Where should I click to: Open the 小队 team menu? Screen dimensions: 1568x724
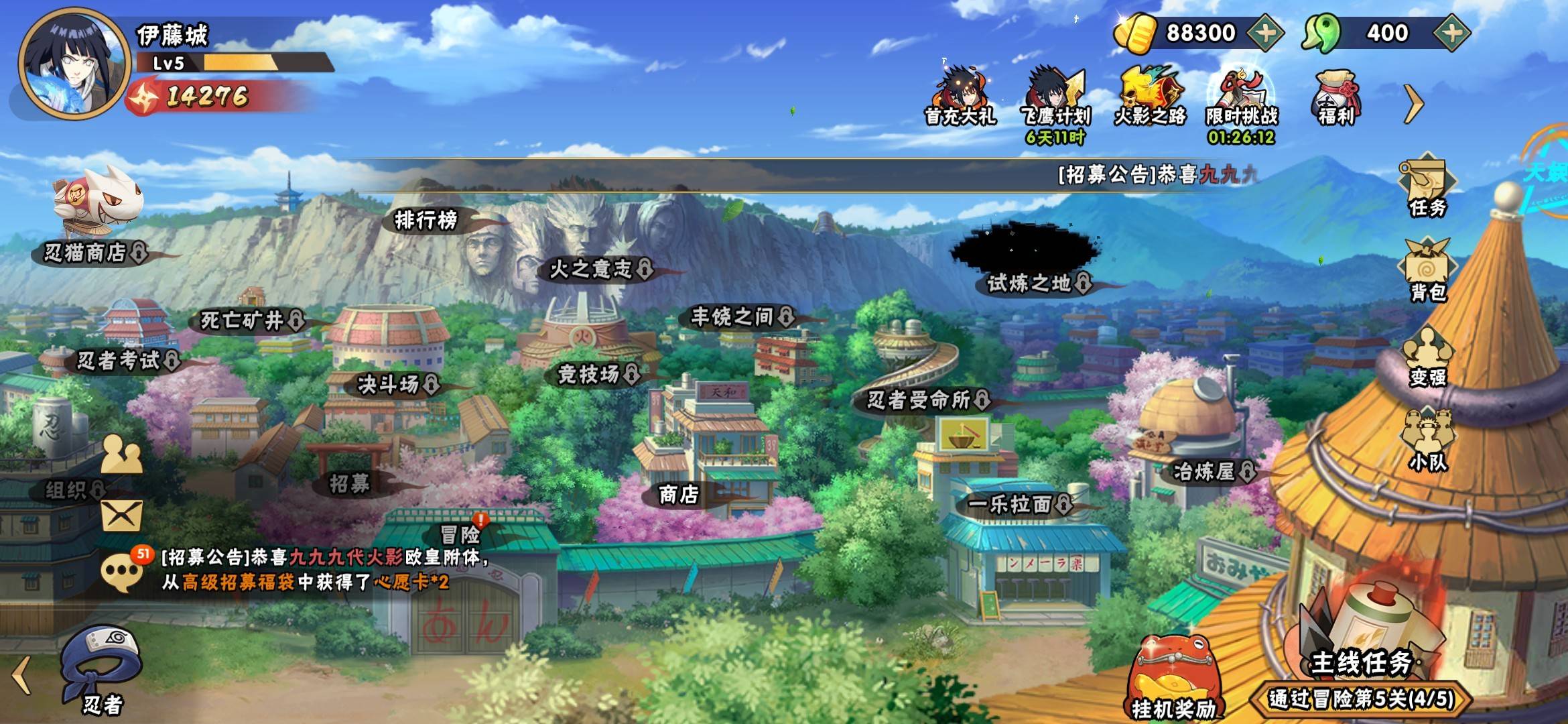coord(1427,440)
